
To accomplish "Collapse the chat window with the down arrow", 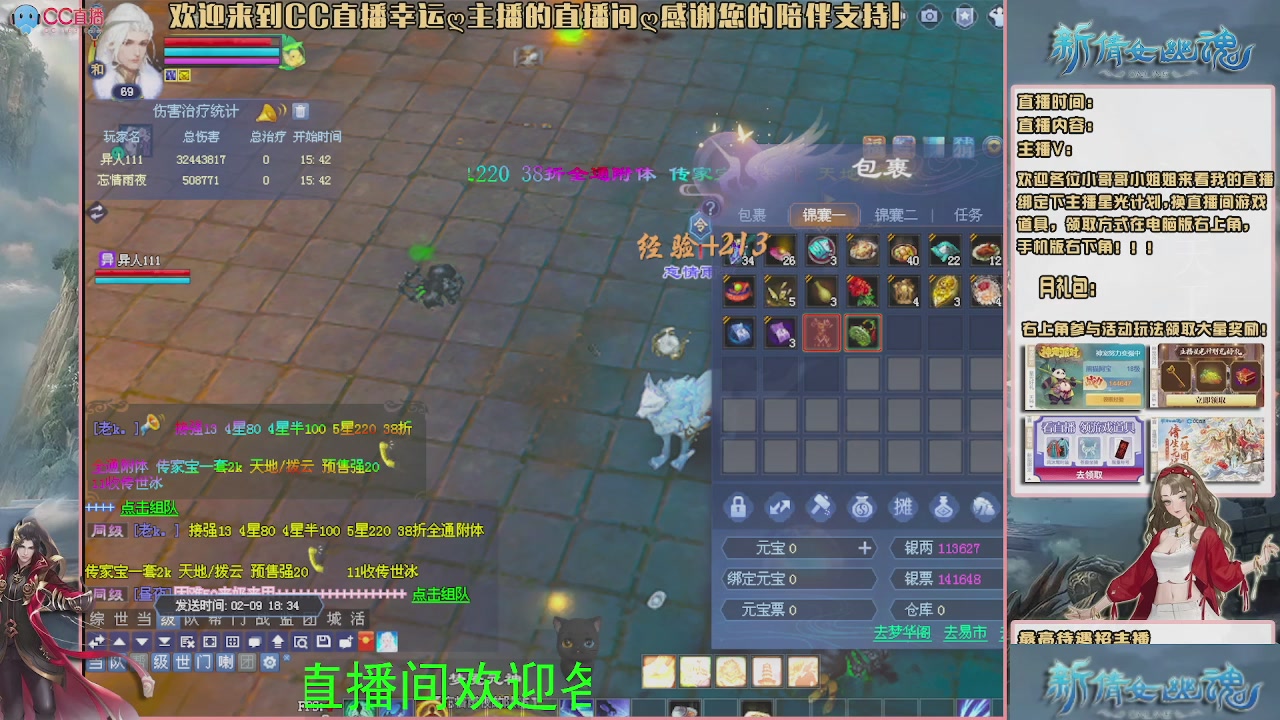I will [x=142, y=642].
